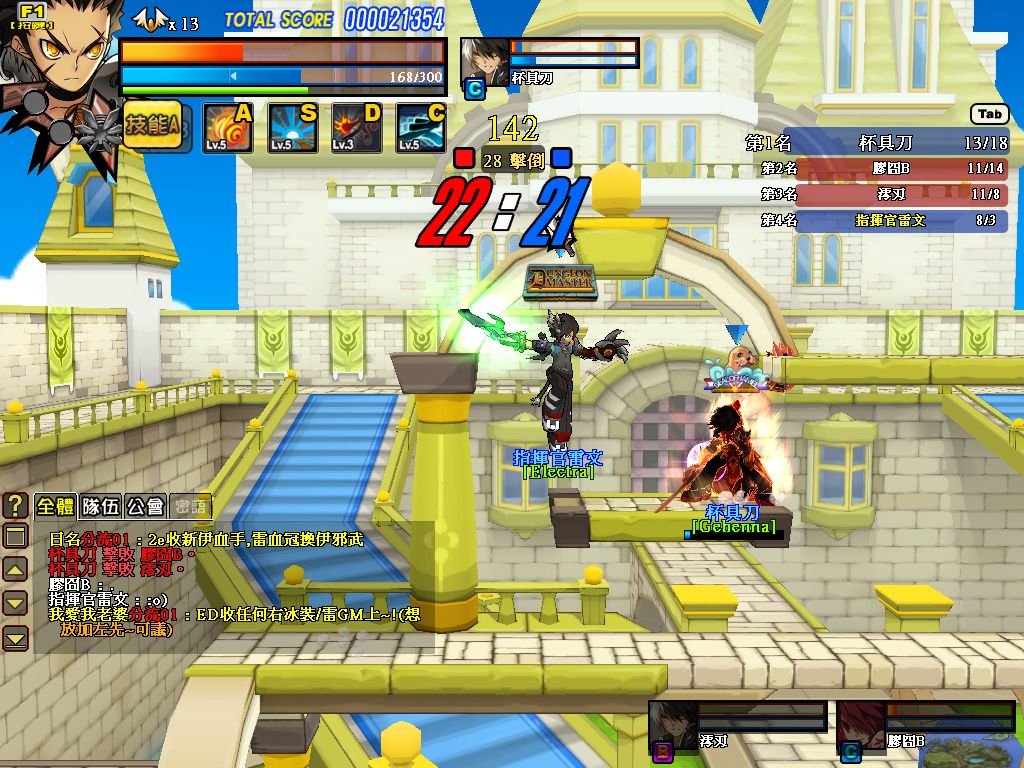Activate the blue burst skill on S
The width and height of the screenshot is (1024, 768).
coord(293,128)
